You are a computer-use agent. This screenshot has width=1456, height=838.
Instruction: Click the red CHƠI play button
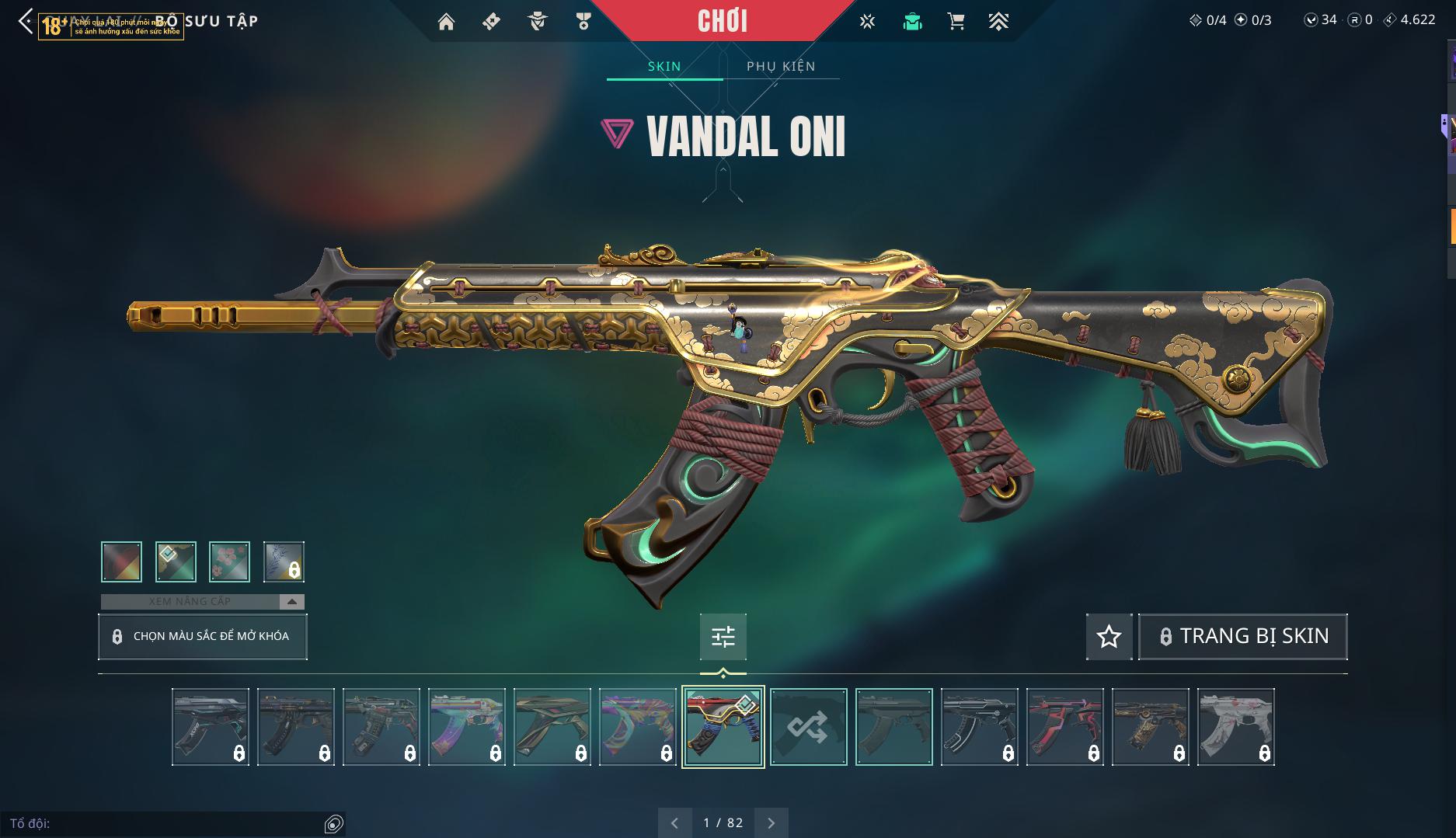click(723, 21)
